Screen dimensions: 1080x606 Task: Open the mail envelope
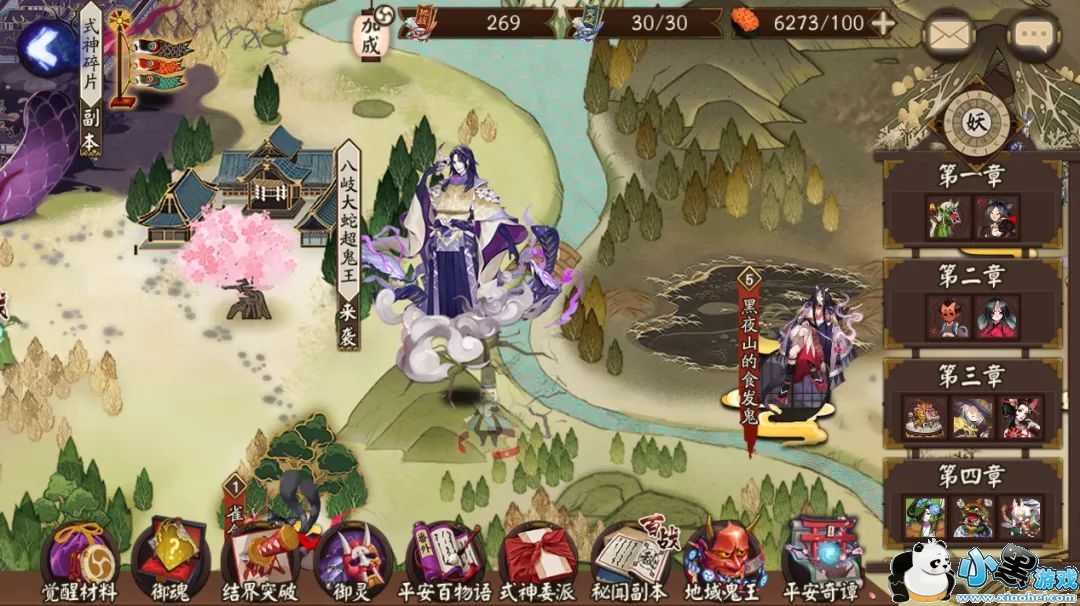tap(948, 35)
